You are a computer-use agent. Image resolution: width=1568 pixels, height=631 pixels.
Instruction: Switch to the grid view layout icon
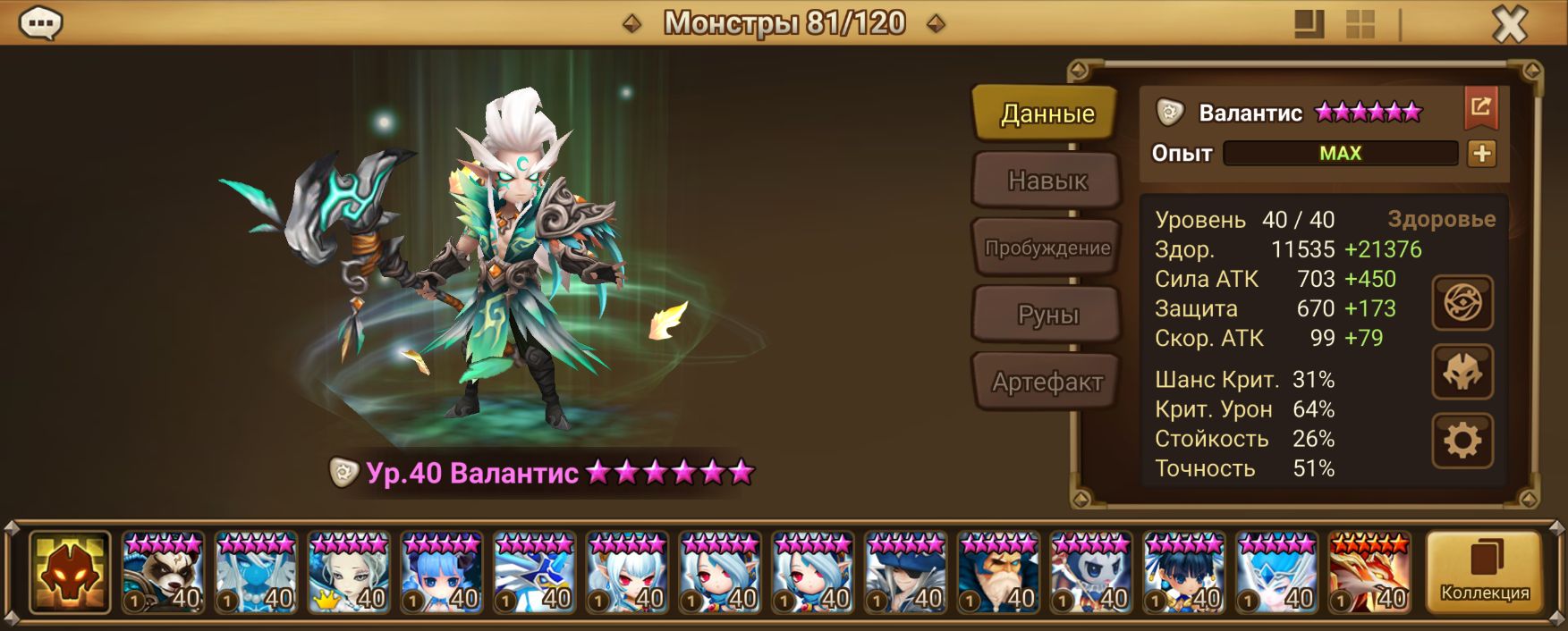tap(1360, 24)
